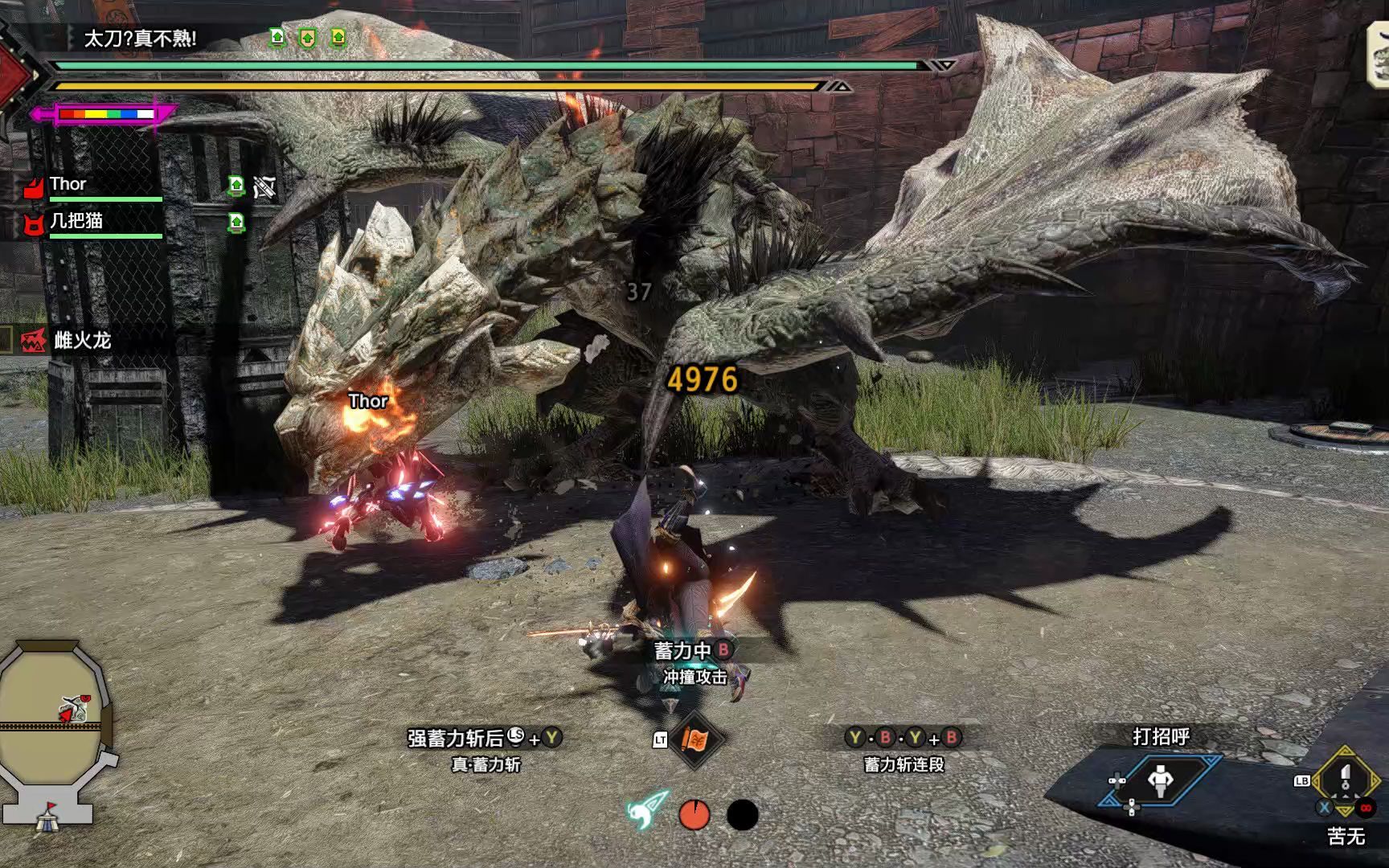The image size is (1389, 868).
Task: Select party member 几把猫 in the list
Action: point(76,221)
